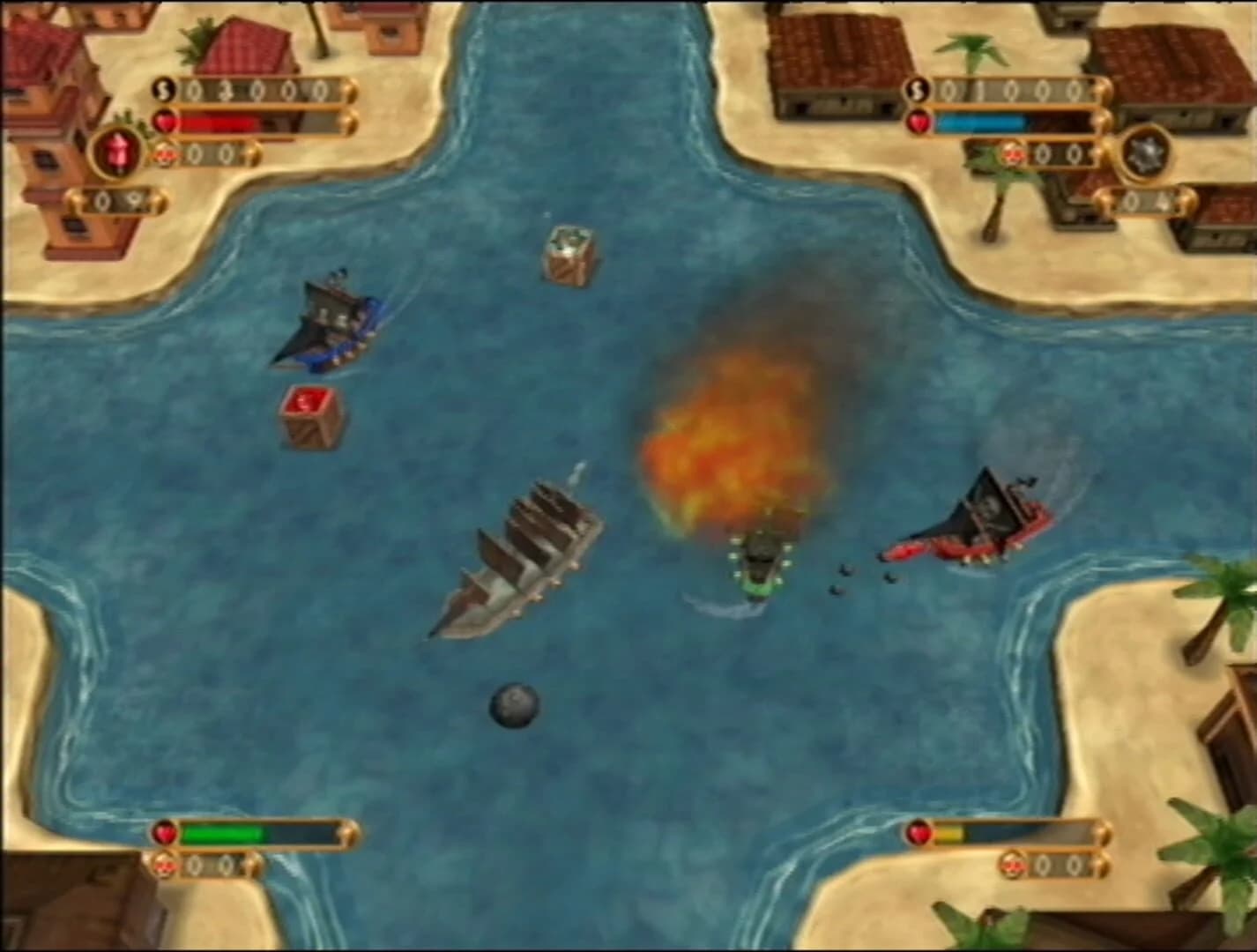
Task: Click the large grey shipwreck in the center
Action: pyautogui.click(x=520, y=555)
